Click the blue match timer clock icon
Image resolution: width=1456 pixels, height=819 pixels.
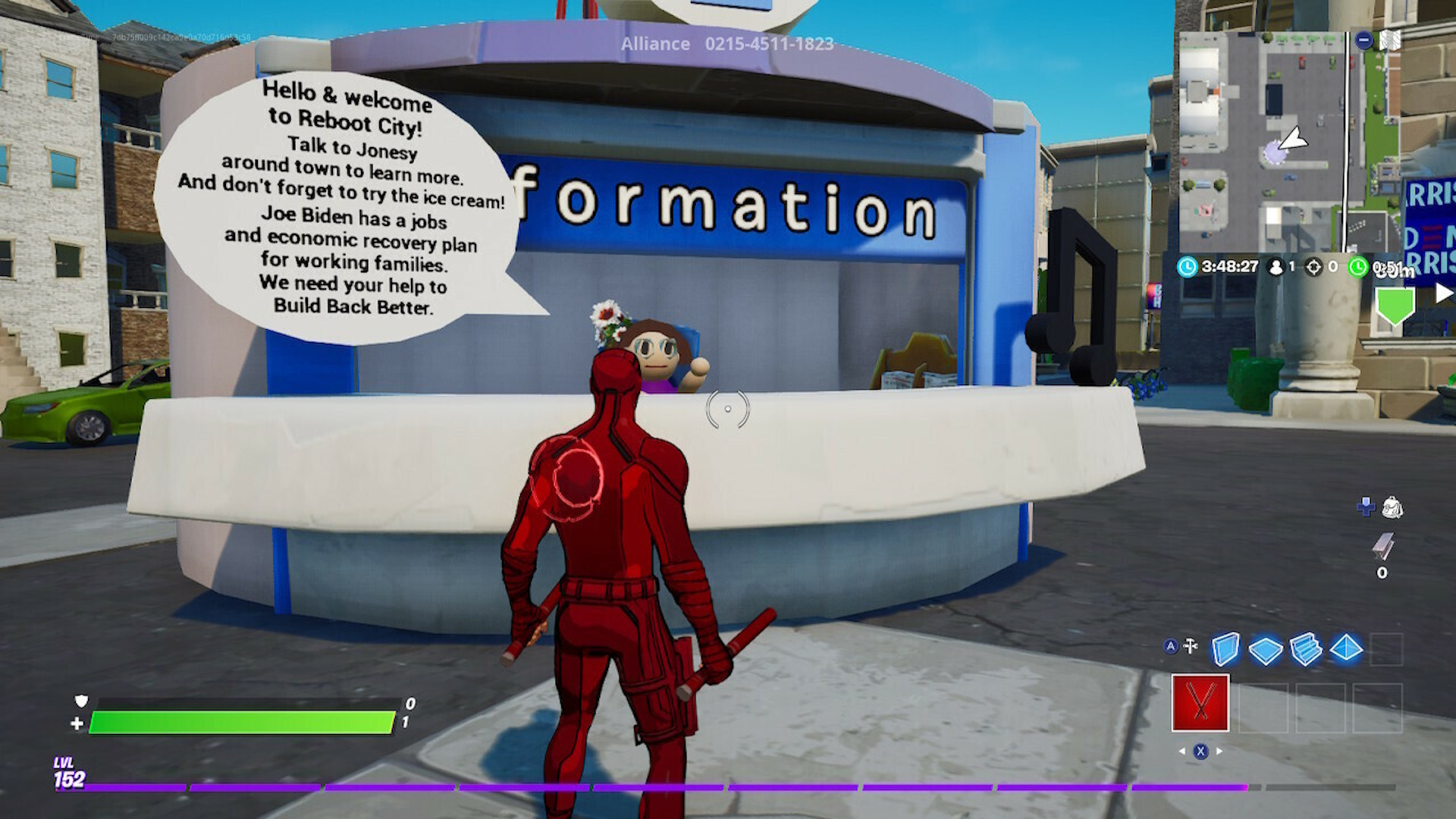(1188, 266)
